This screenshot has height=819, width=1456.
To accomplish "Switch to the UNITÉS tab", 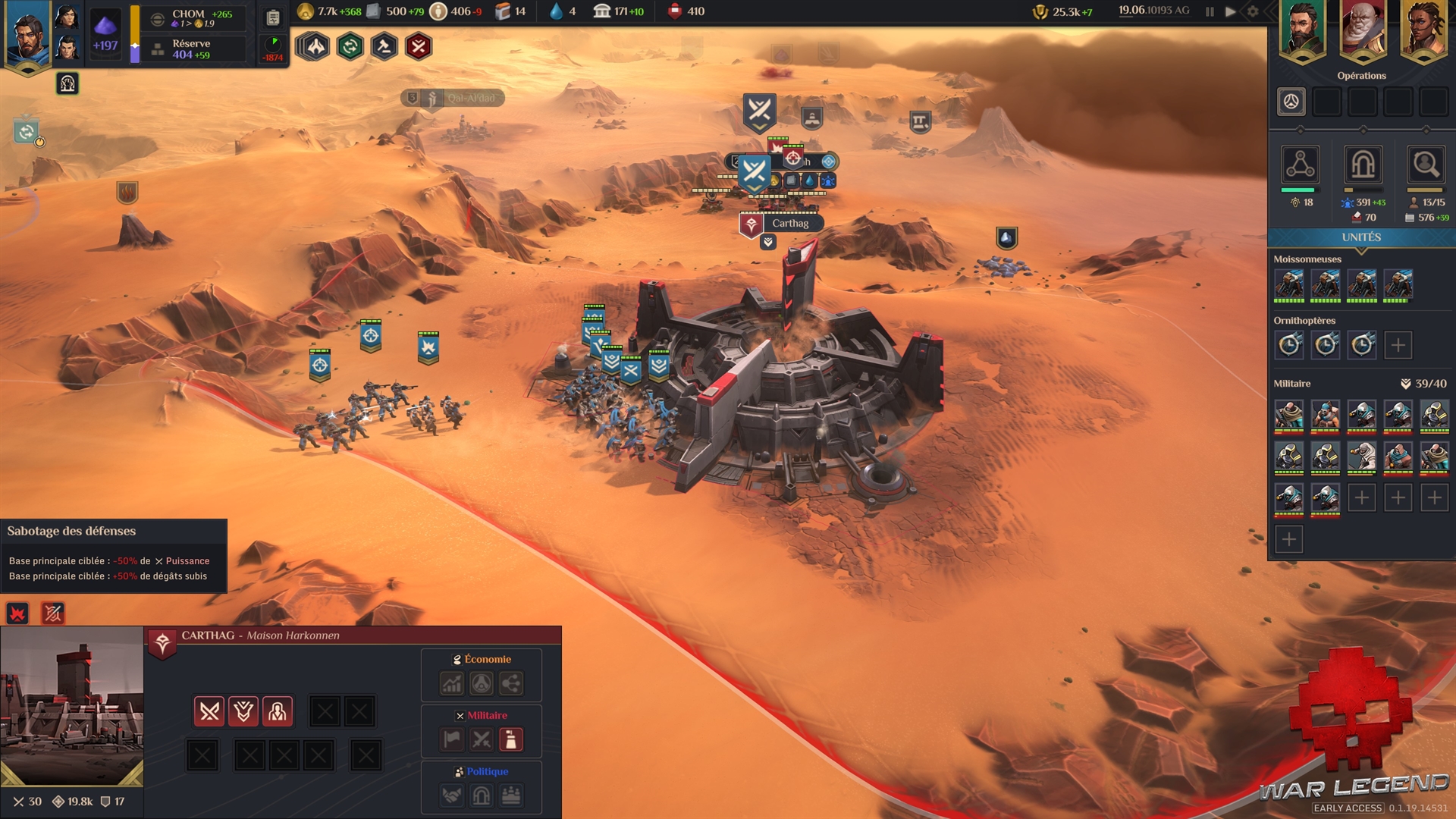I will coord(1361,237).
